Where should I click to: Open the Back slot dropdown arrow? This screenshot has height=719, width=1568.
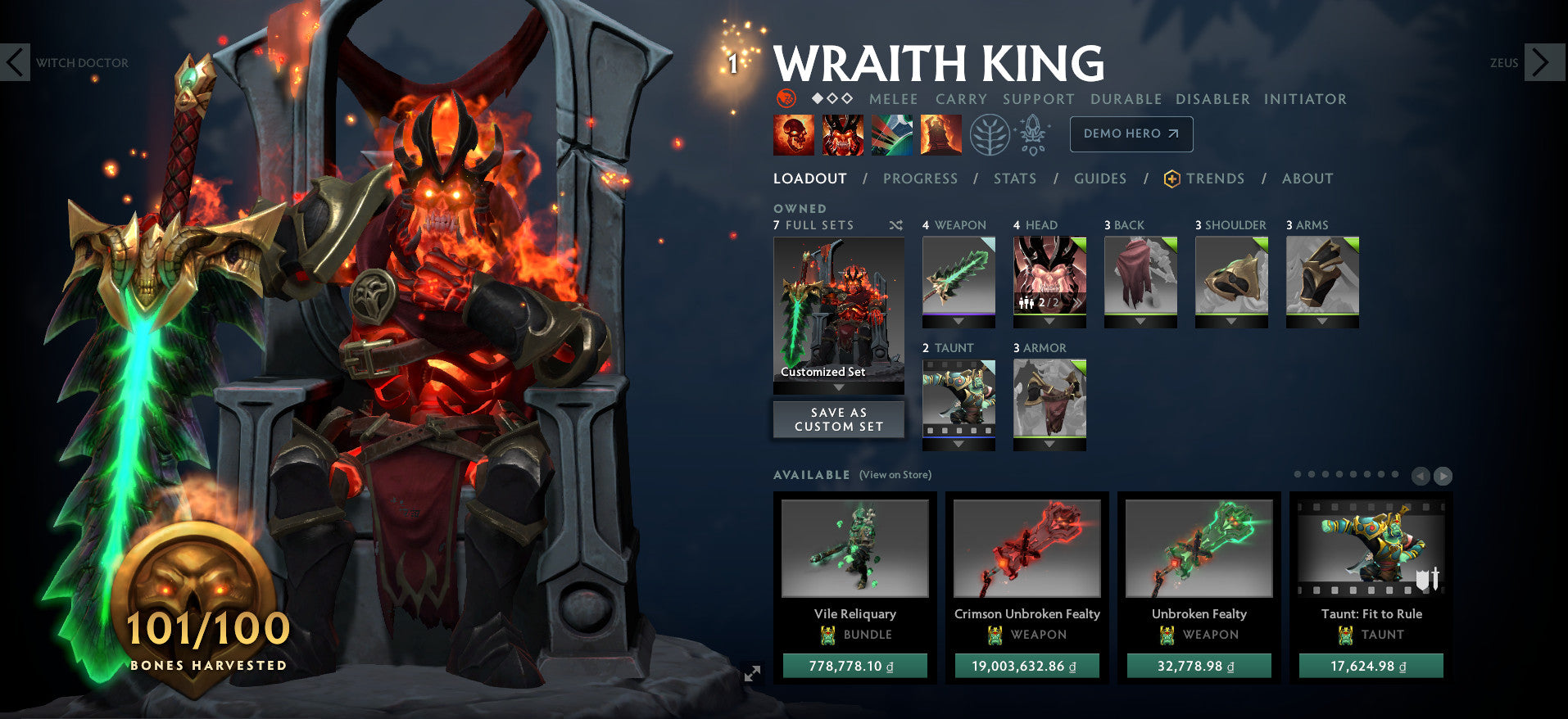1140,321
